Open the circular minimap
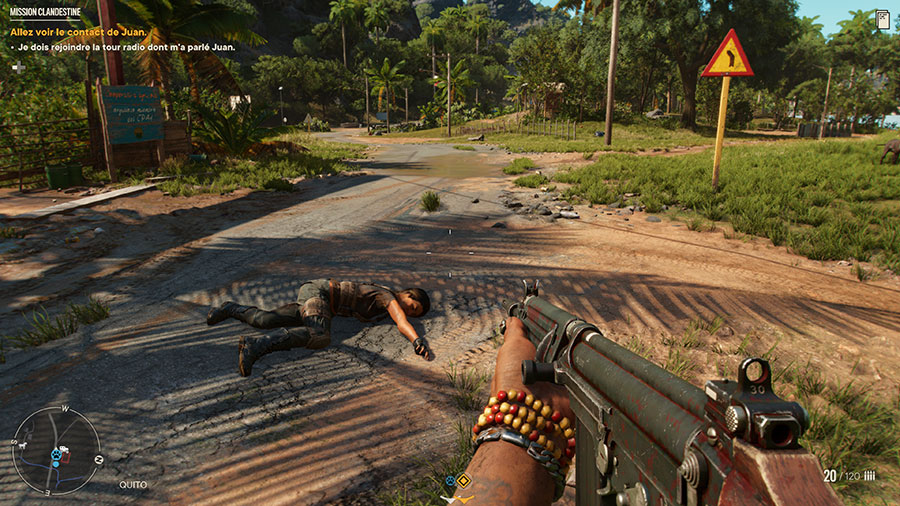The image size is (900, 506). click(56, 450)
